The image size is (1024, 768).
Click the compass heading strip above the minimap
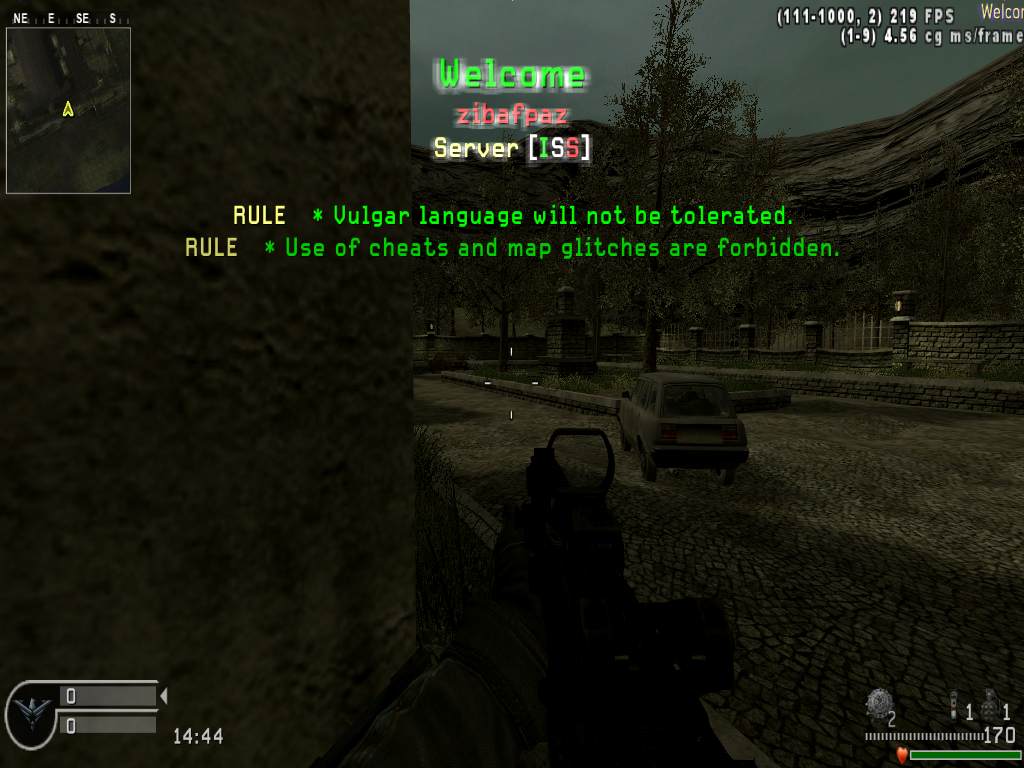point(66,18)
